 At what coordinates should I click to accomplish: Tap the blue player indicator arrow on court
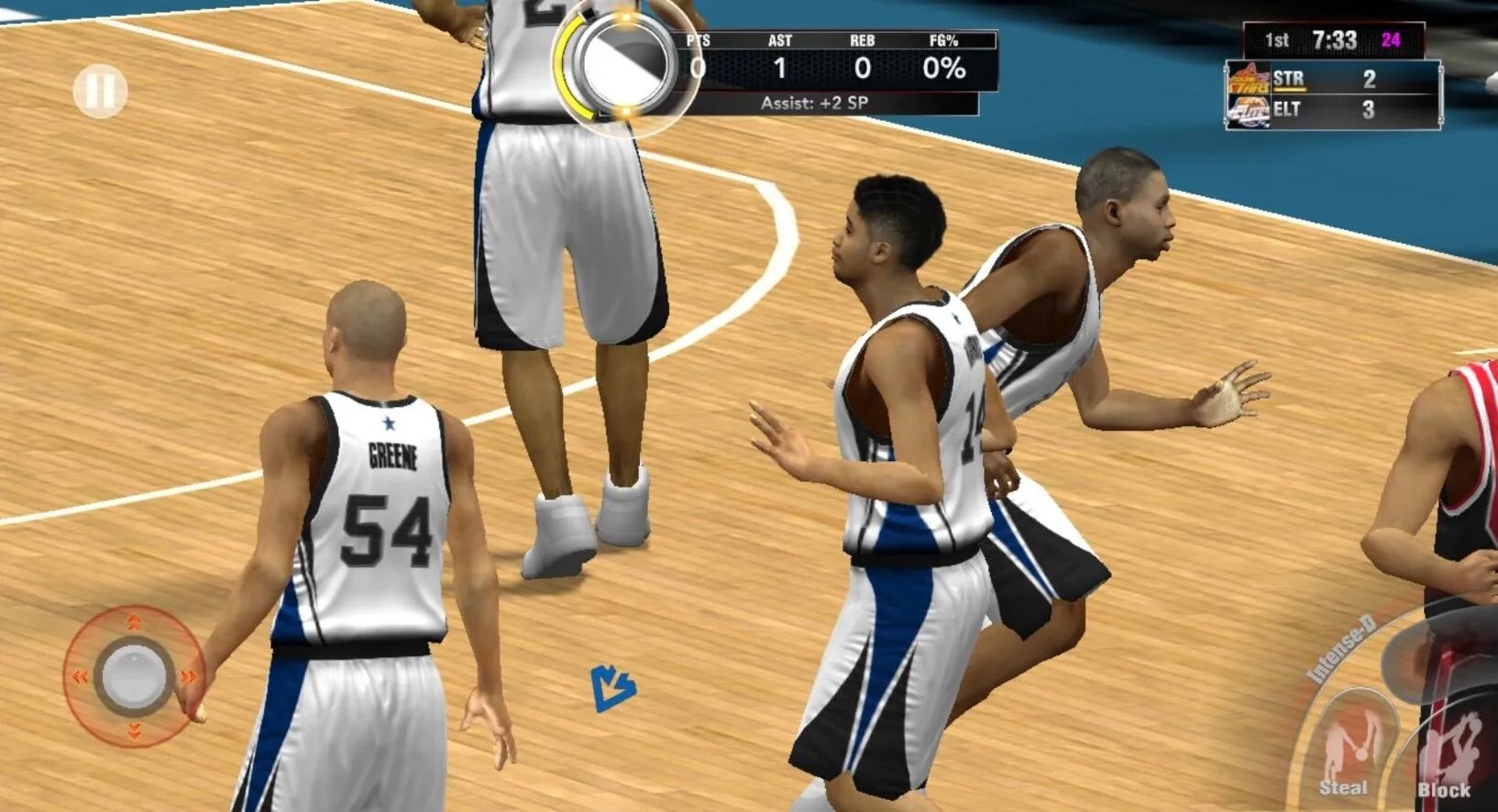pos(613,689)
